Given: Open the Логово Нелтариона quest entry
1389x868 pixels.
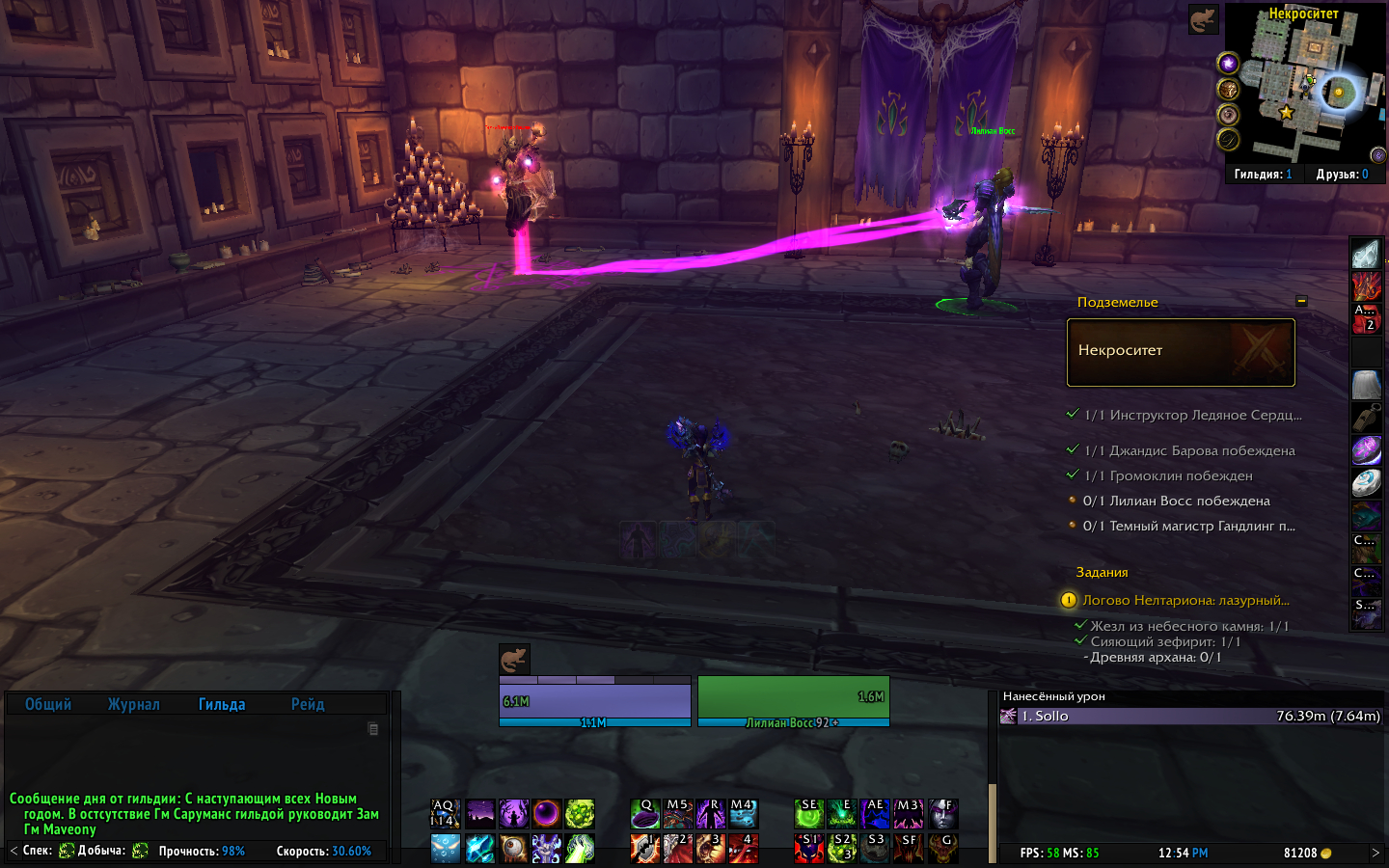Looking at the screenshot, I should click(x=1185, y=600).
